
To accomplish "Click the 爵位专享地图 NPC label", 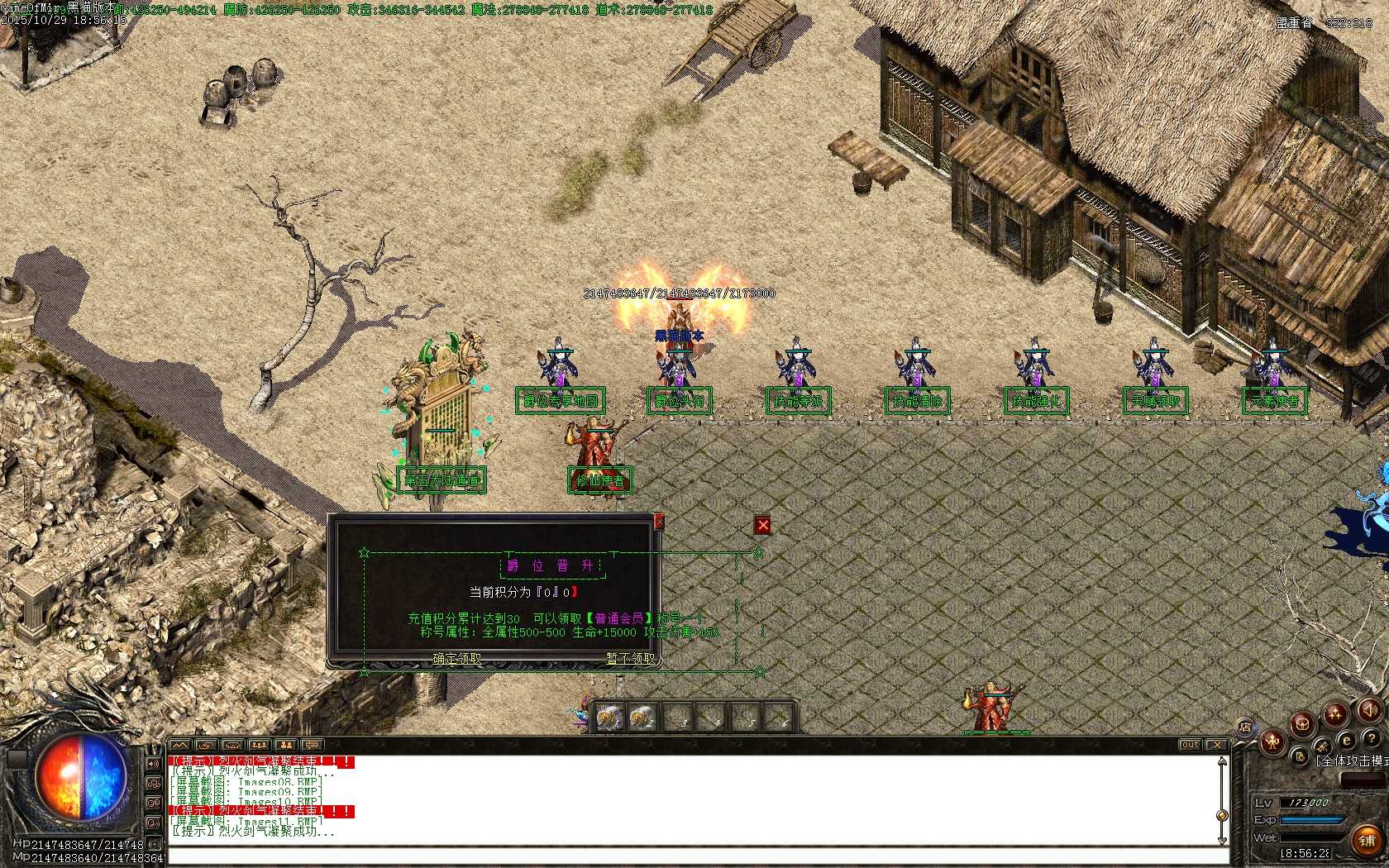I will (560, 400).
